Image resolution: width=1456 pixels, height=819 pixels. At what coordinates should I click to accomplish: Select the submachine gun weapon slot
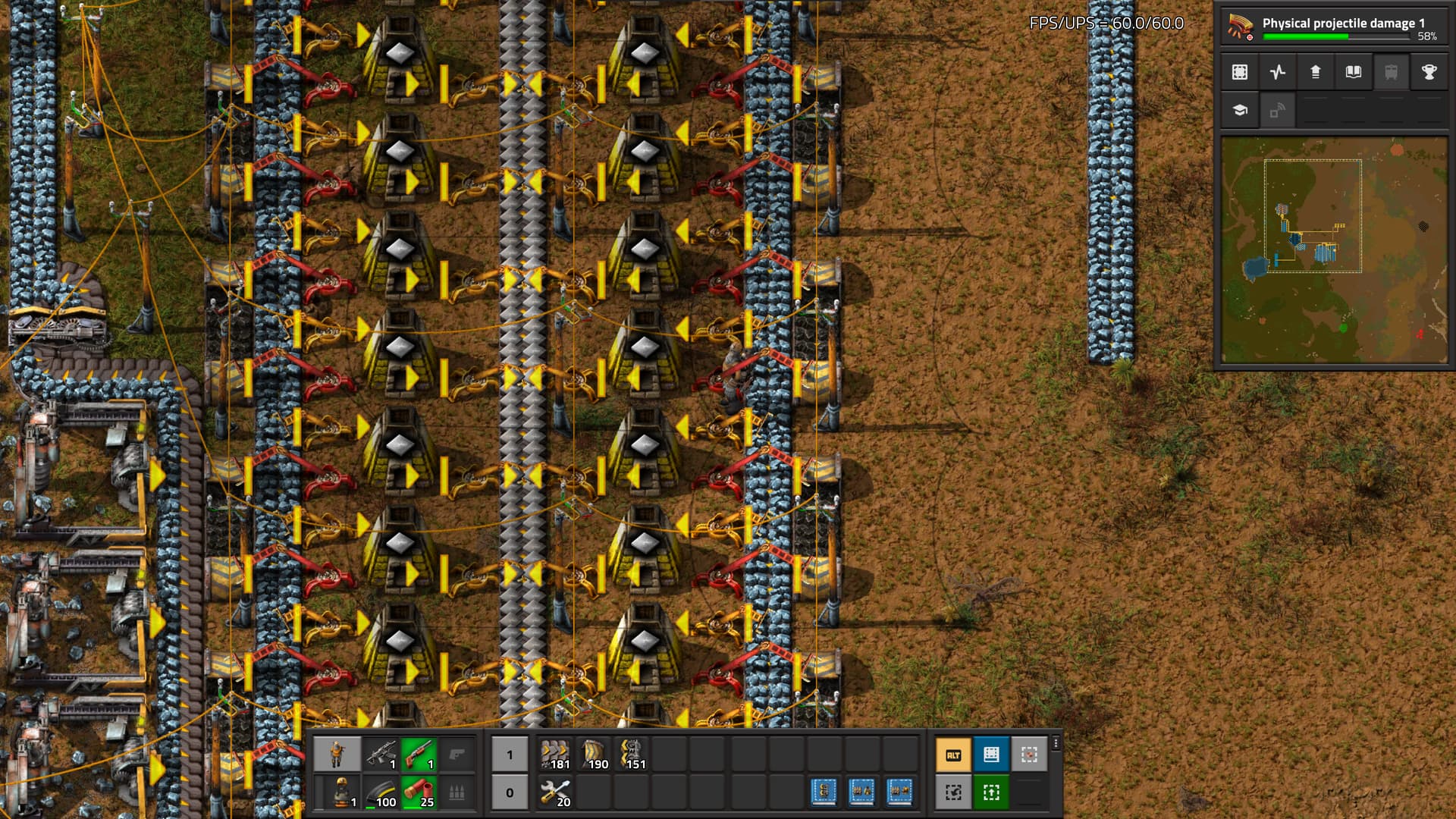coord(381,755)
